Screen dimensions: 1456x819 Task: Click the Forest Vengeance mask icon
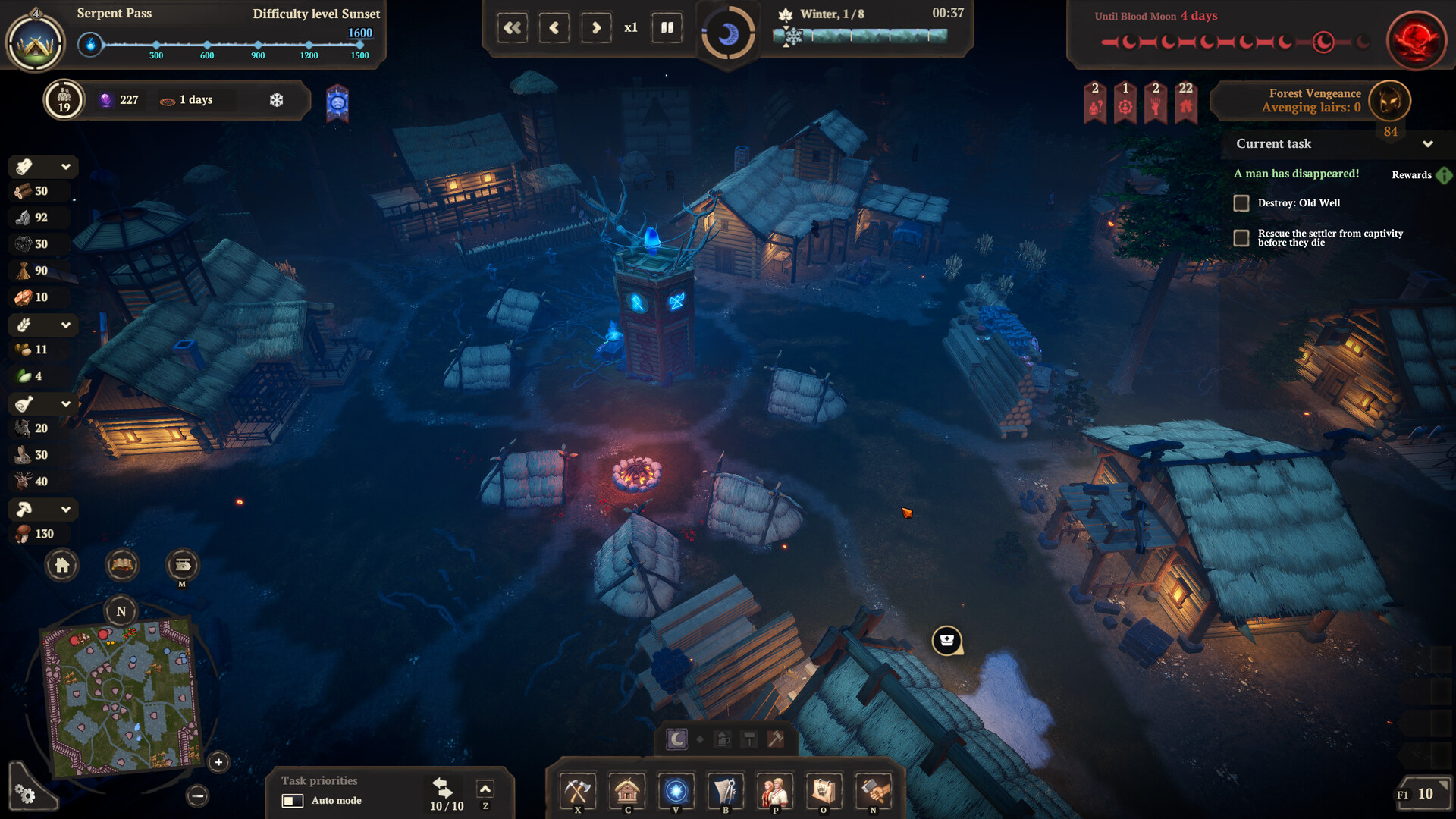1390,100
